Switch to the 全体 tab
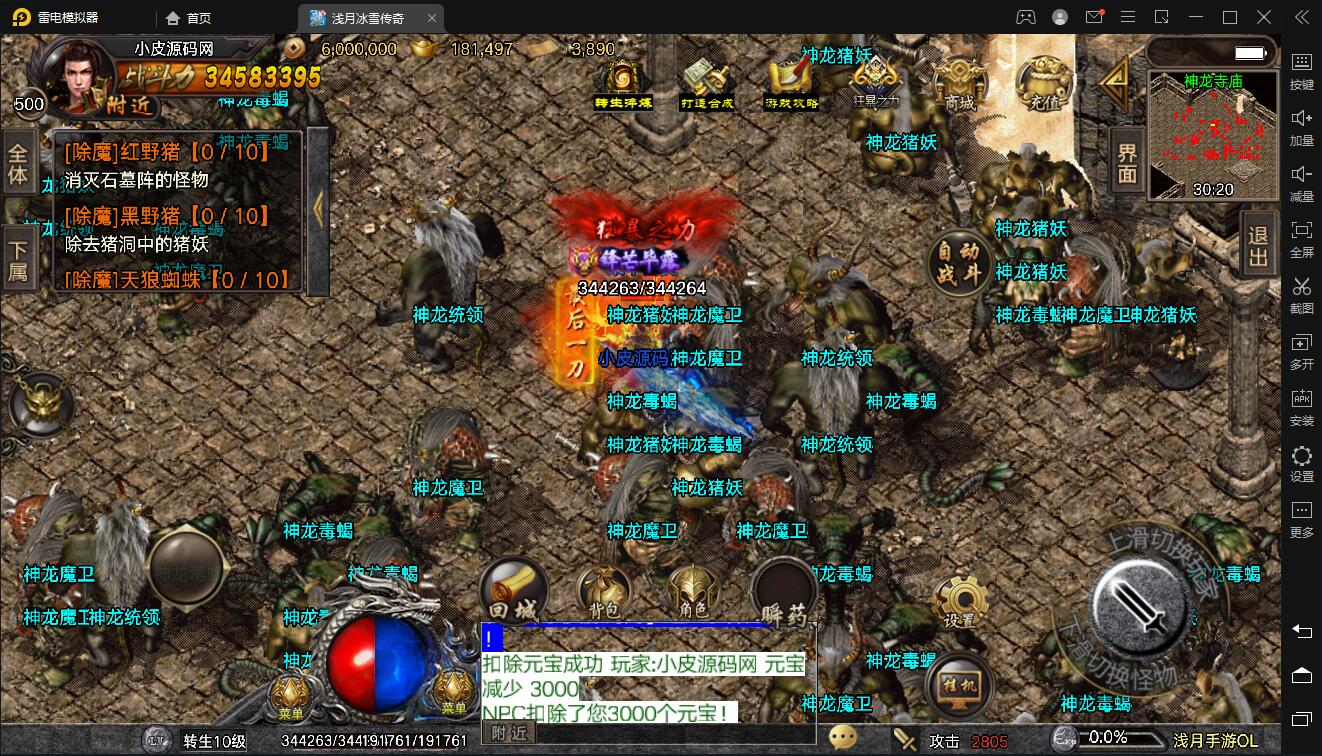Screen dimensions: 1322x756 pos(19,165)
